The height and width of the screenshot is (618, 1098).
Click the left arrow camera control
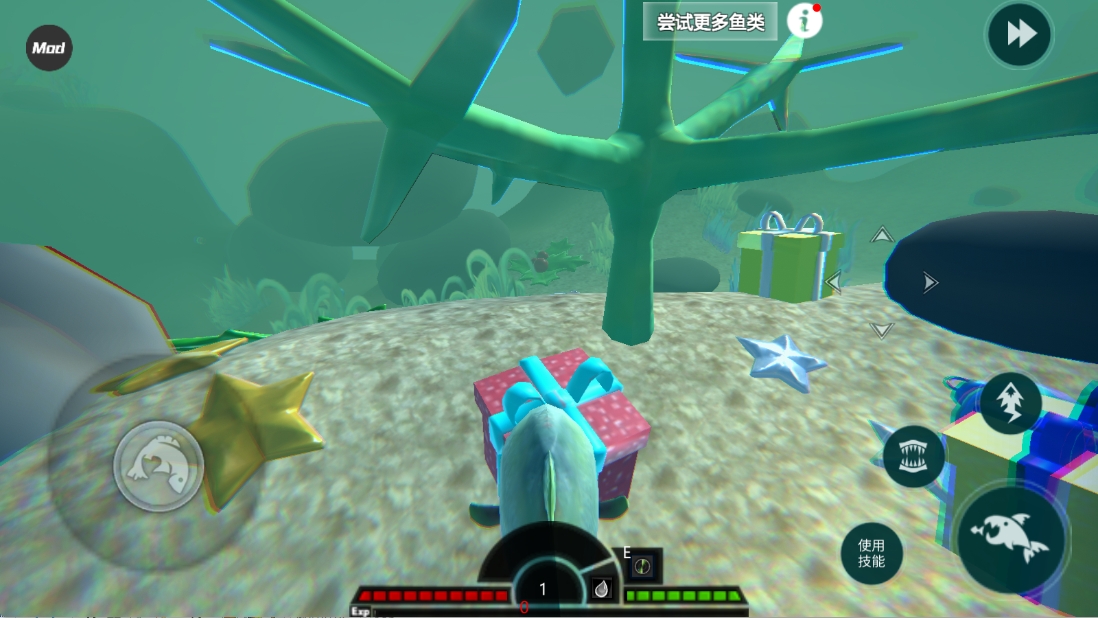click(x=833, y=283)
